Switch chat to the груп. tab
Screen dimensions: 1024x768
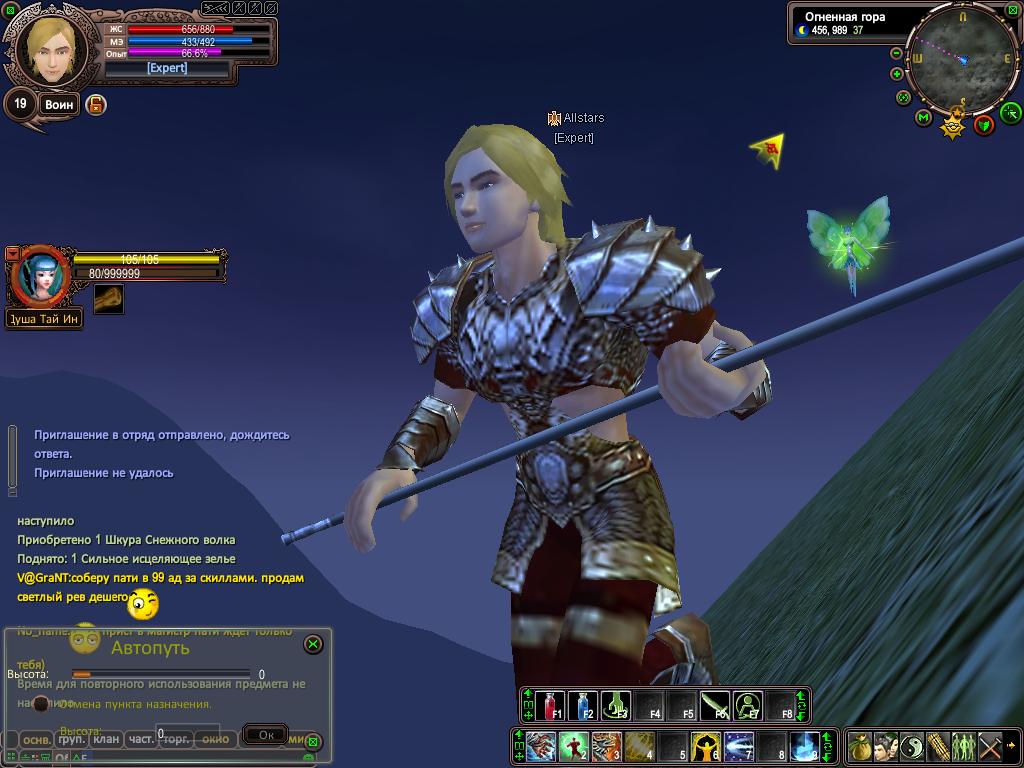71,740
